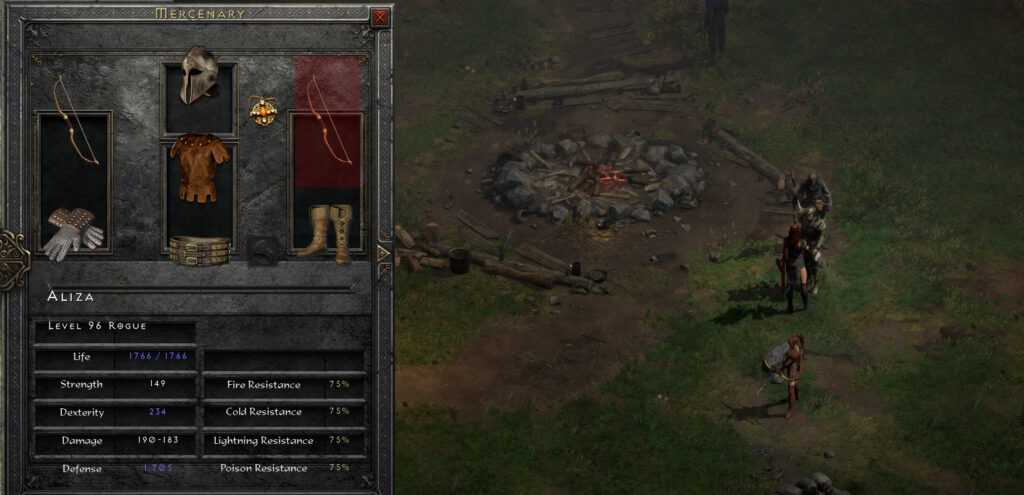The height and width of the screenshot is (495, 1024).
Task: Click the red-highlighted bow slot
Action: (327, 122)
